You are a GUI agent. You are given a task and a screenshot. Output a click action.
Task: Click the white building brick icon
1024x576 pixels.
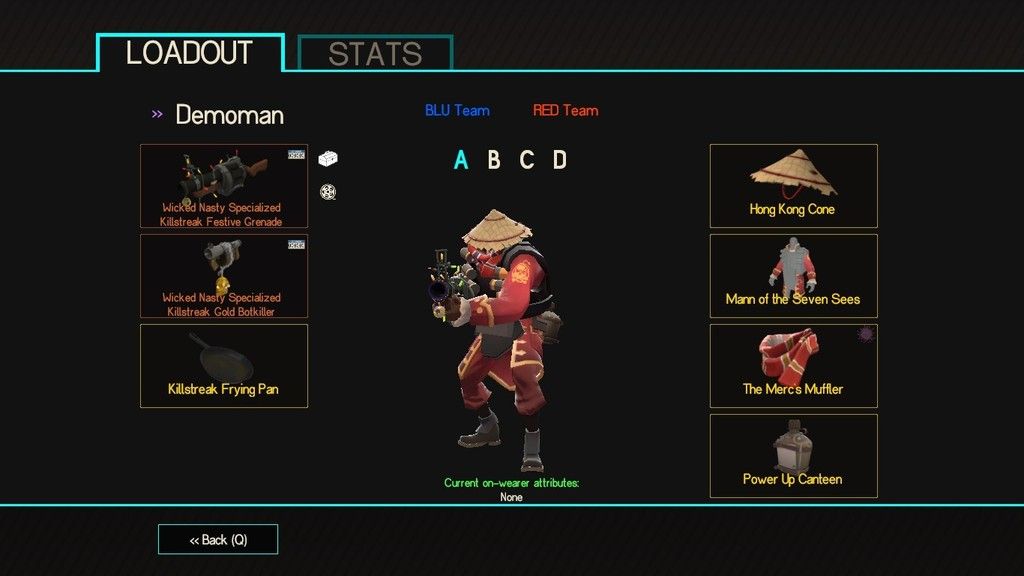click(x=328, y=158)
